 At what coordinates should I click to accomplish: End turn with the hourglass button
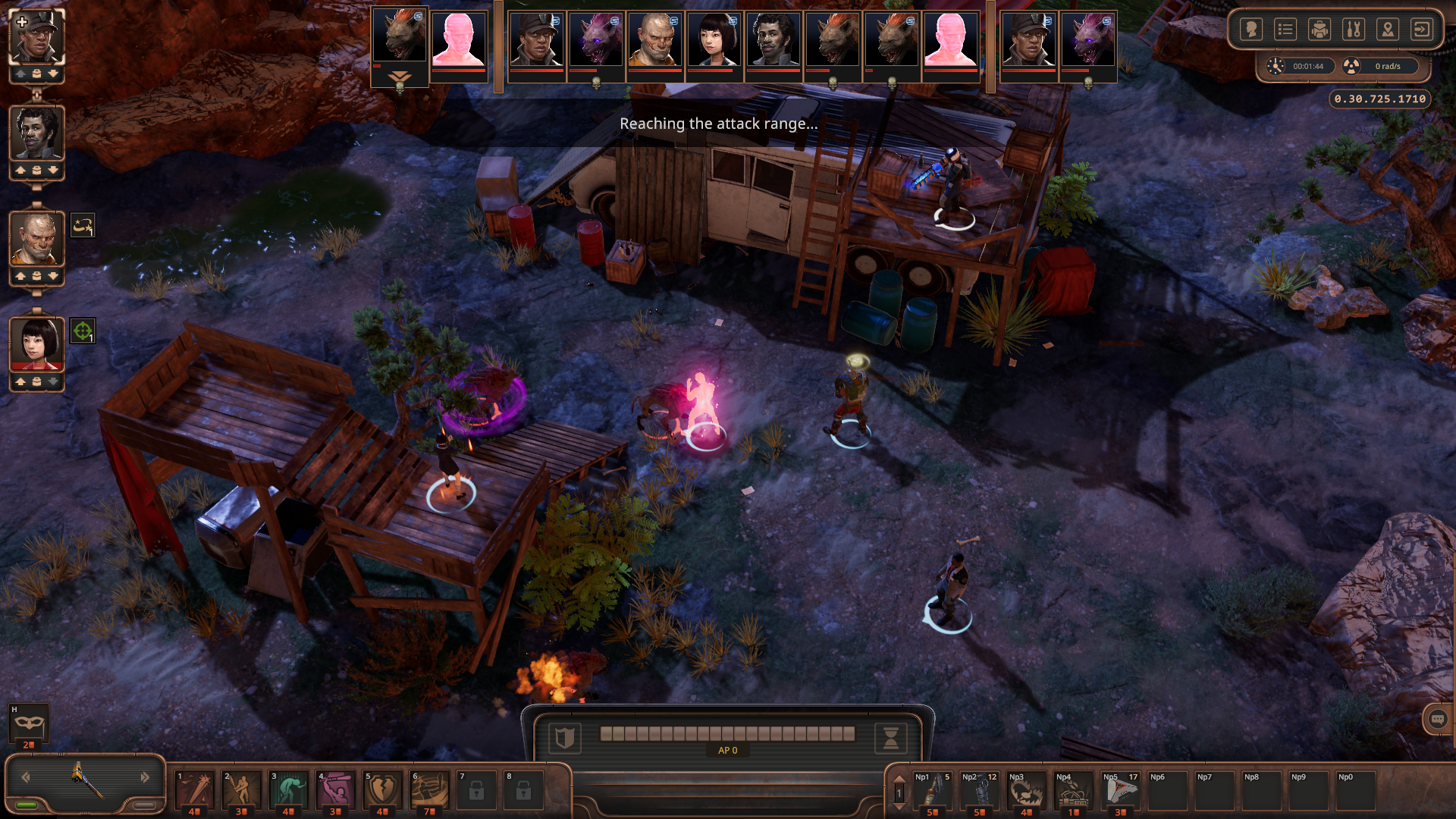[891, 737]
